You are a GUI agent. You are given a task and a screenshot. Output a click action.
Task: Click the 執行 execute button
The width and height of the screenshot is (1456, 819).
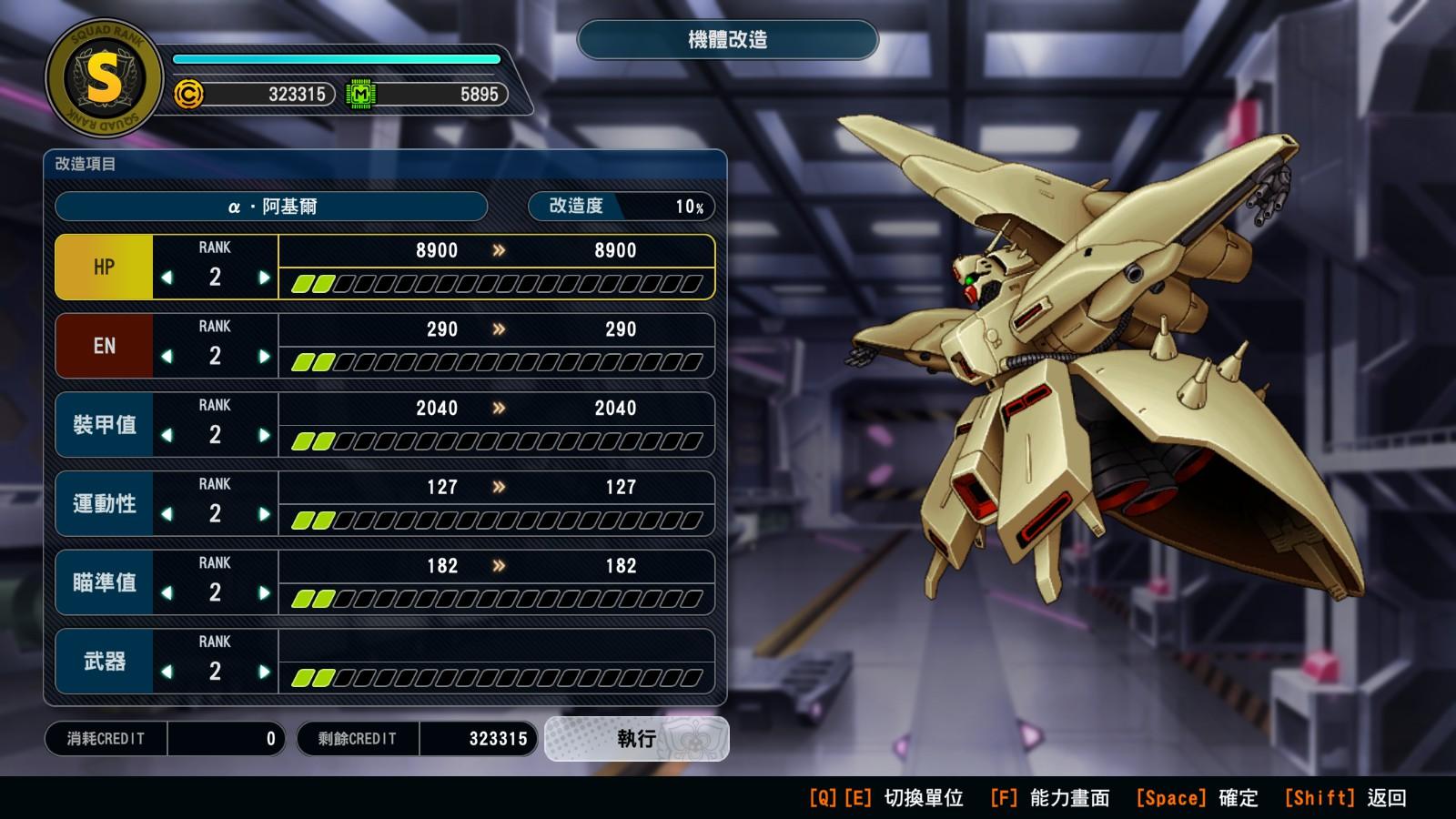pos(636,738)
